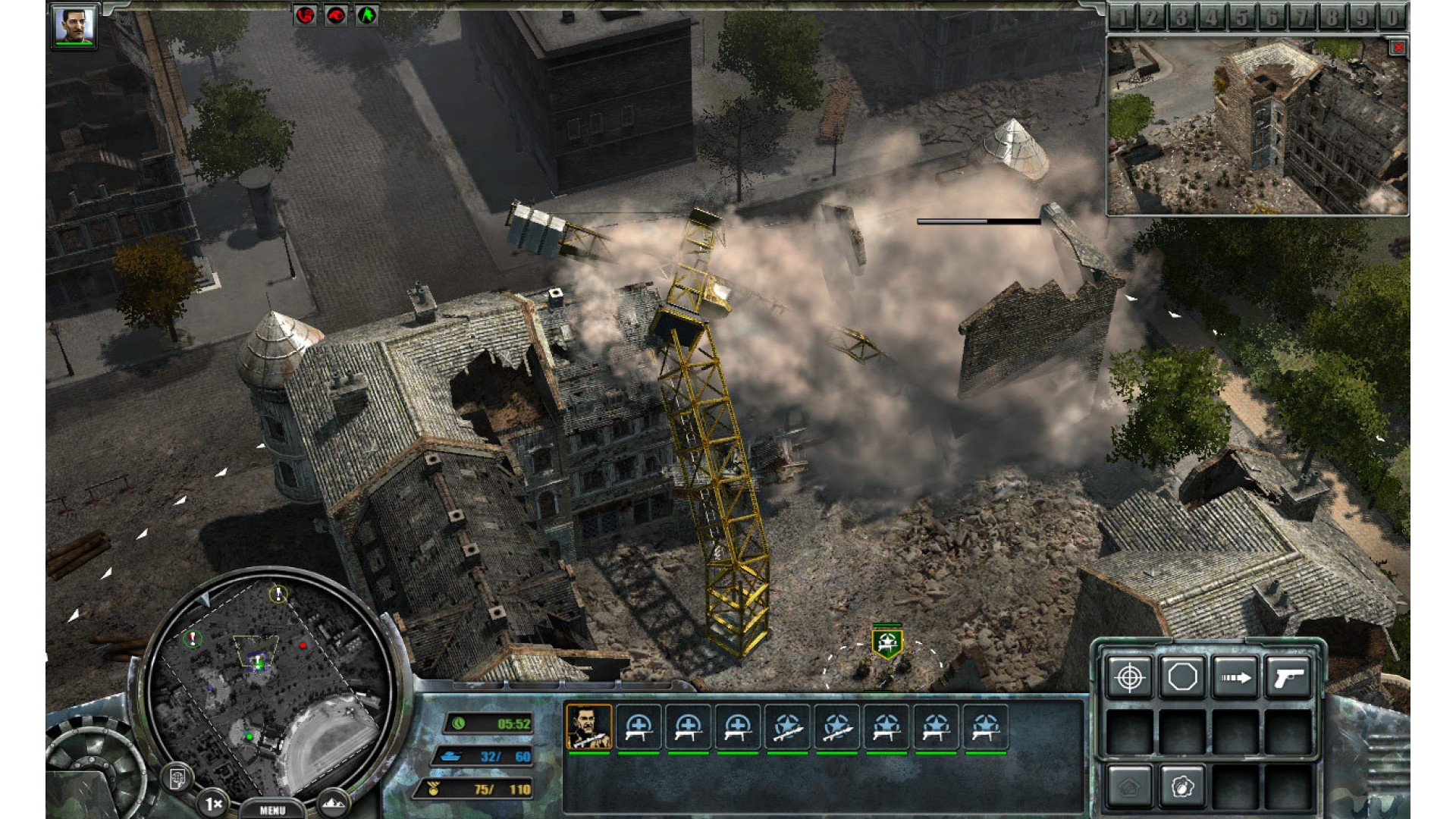Select the squad shield marker on battlefield
Image resolution: width=1456 pixels, height=819 pixels.
click(x=886, y=642)
